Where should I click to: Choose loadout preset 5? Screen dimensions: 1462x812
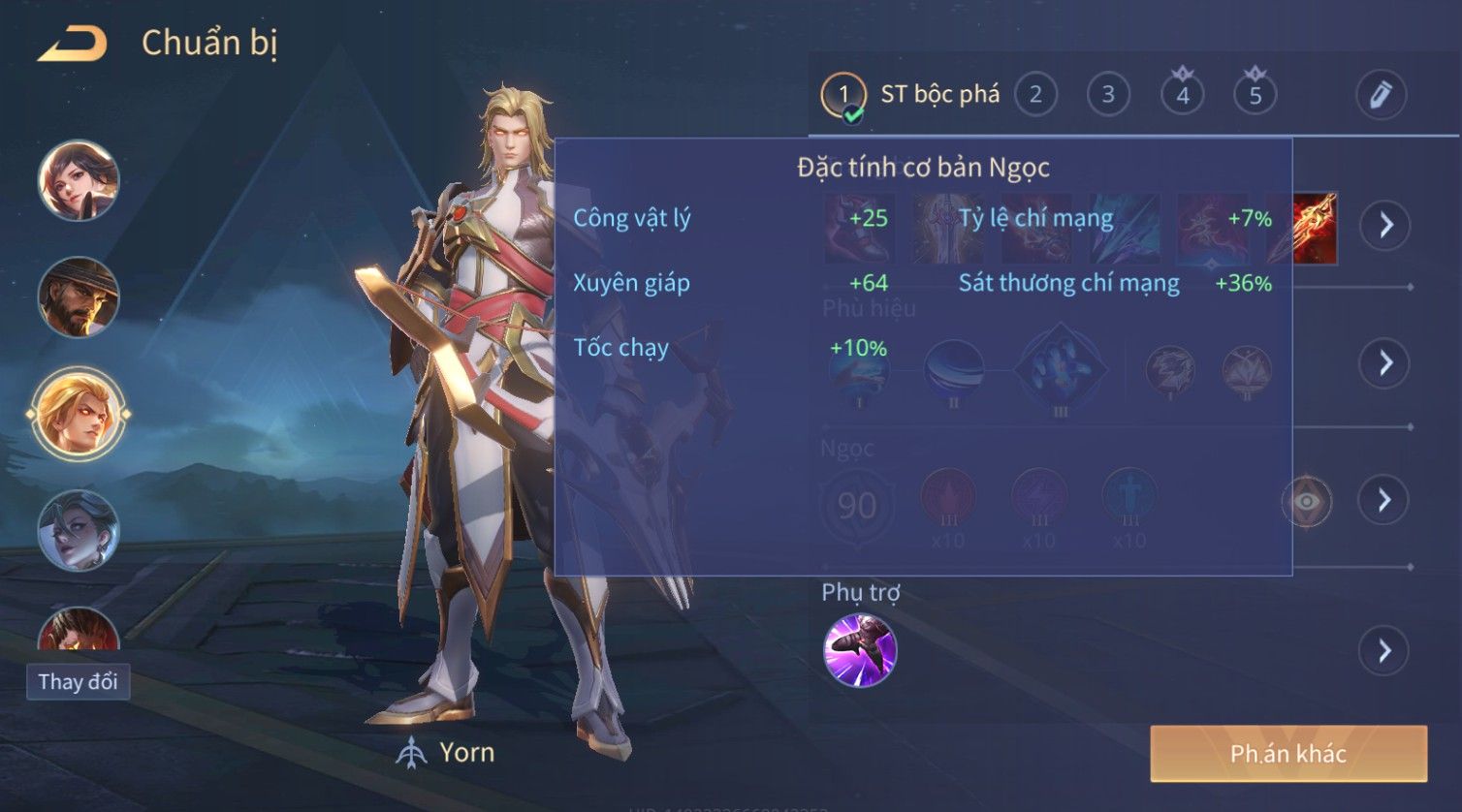(1255, 95)
